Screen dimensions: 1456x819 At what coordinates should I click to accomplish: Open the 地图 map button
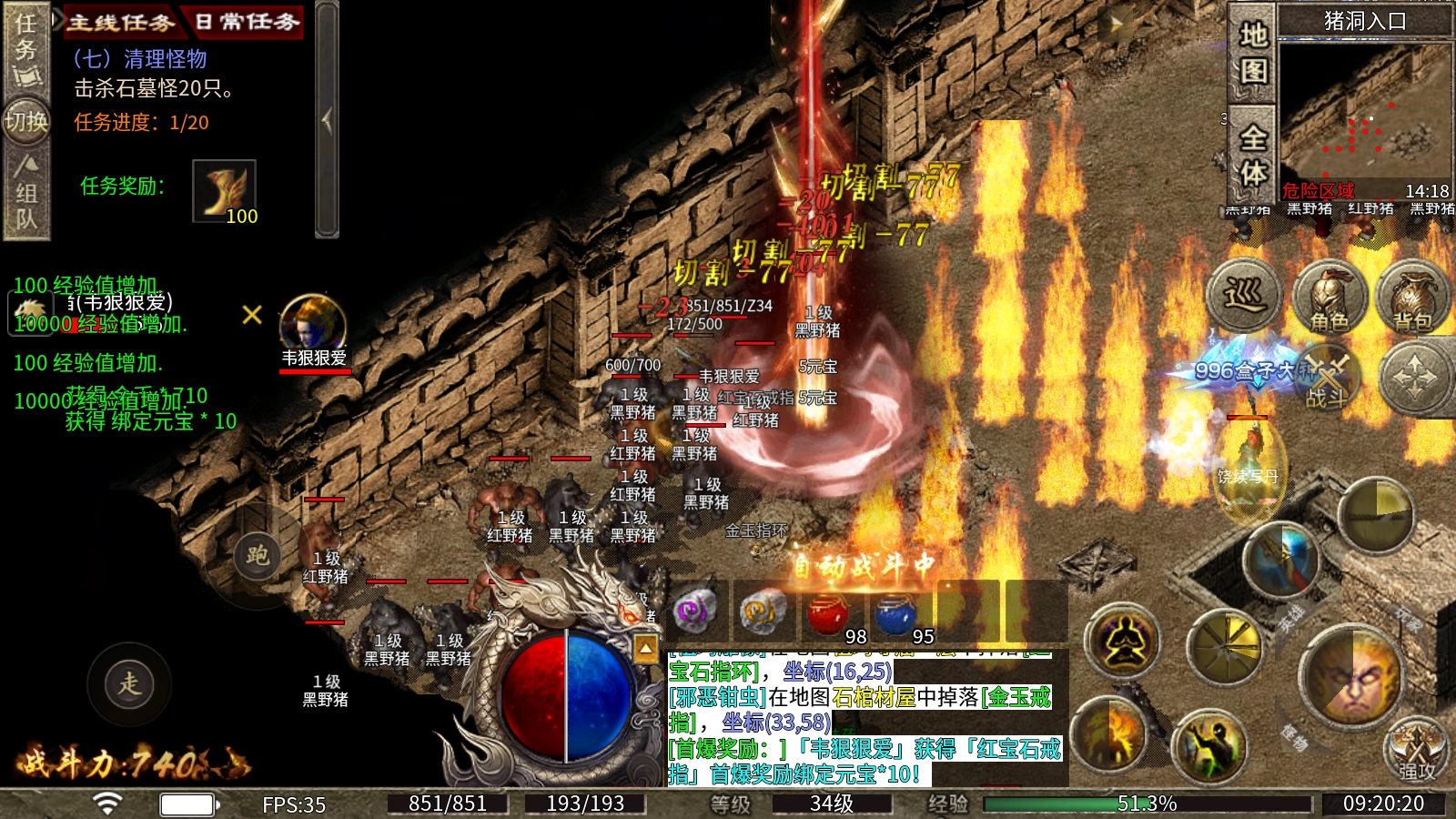tap(1253, 52)
